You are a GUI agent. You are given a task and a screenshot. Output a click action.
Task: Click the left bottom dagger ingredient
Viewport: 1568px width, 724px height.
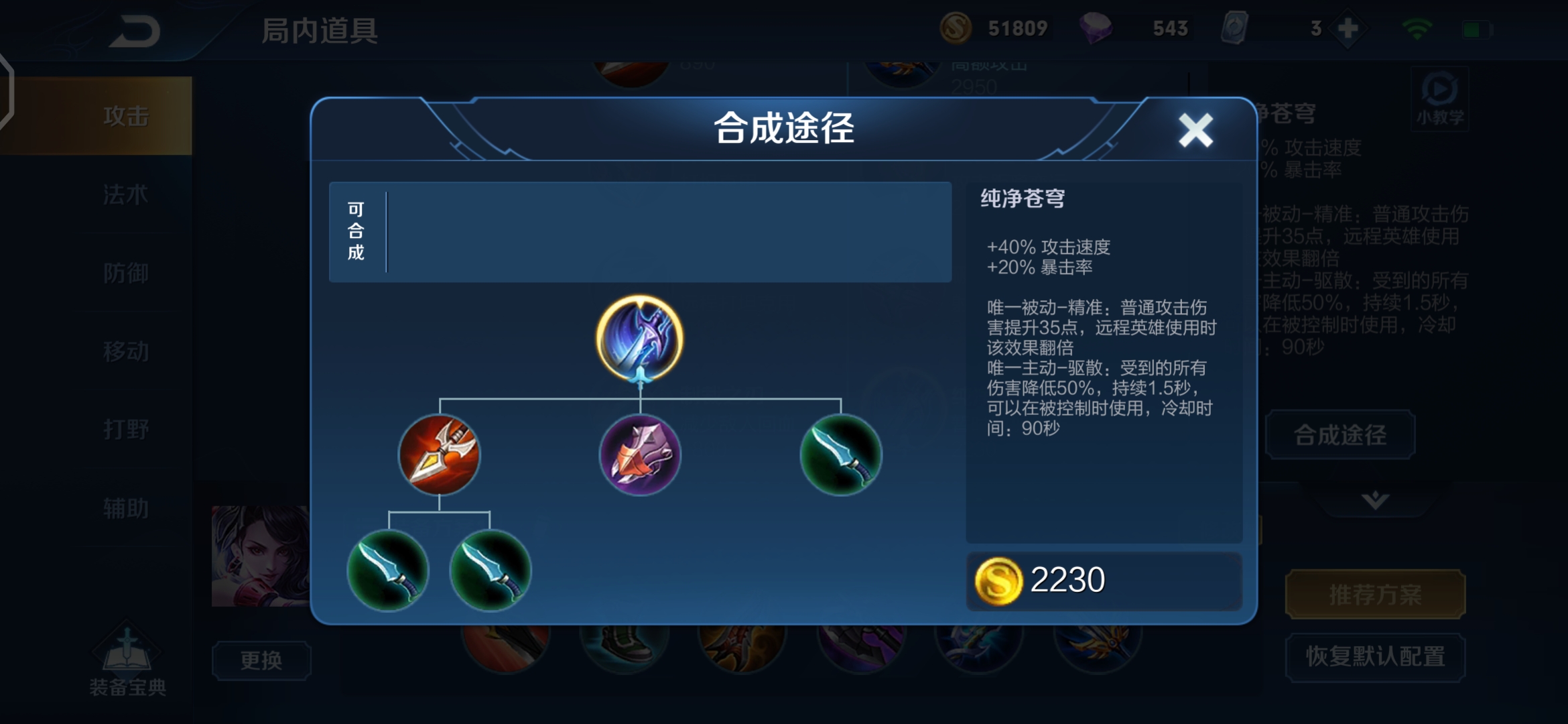tap(389, 569)
